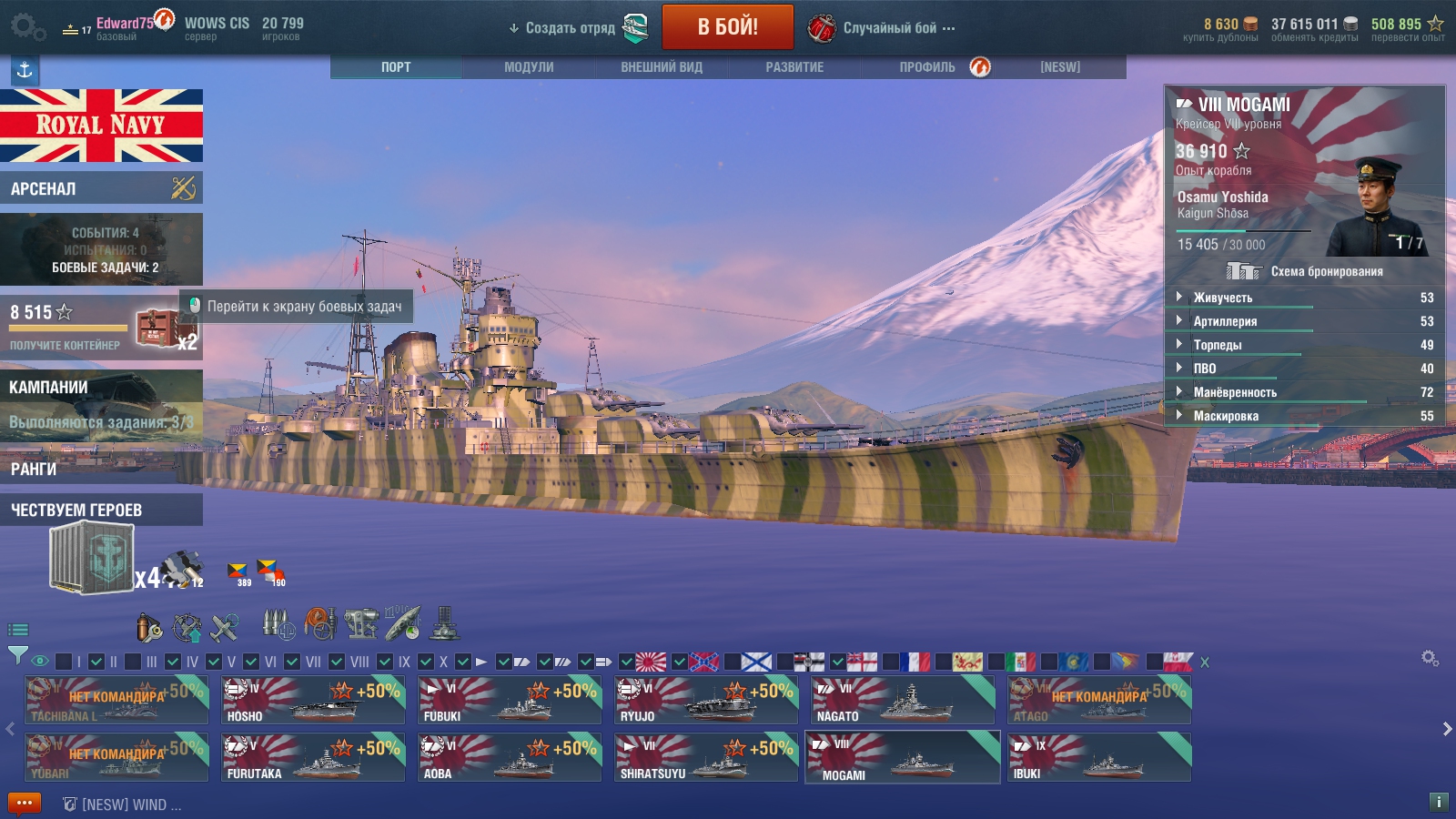The image size is (1456, 819).
Task: Select the Ibuki ship card
Action: pyautogui.click(x=1098, y=758)
